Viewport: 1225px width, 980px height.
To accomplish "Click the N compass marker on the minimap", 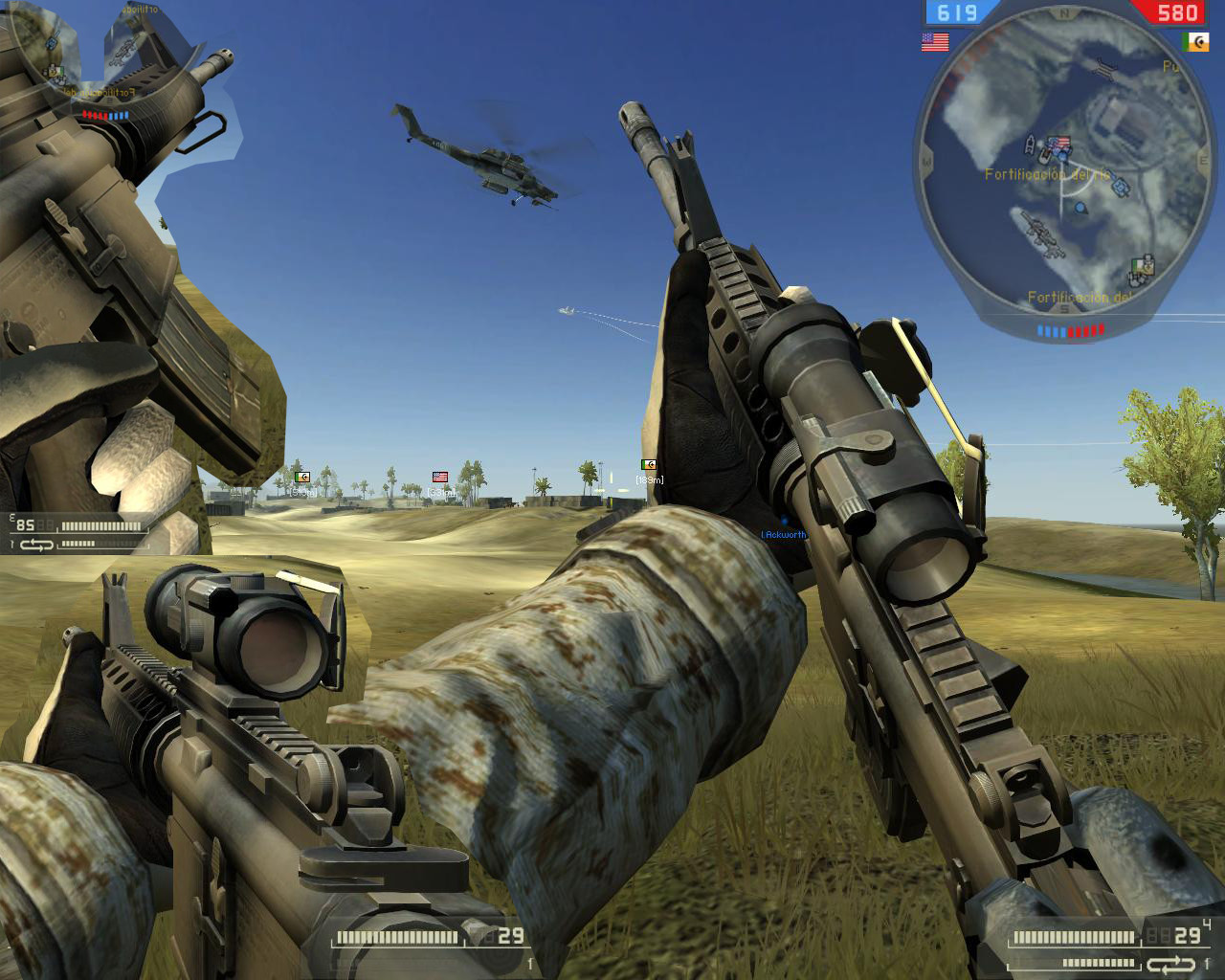I will pyautogui.click(x=1063, y=14).
